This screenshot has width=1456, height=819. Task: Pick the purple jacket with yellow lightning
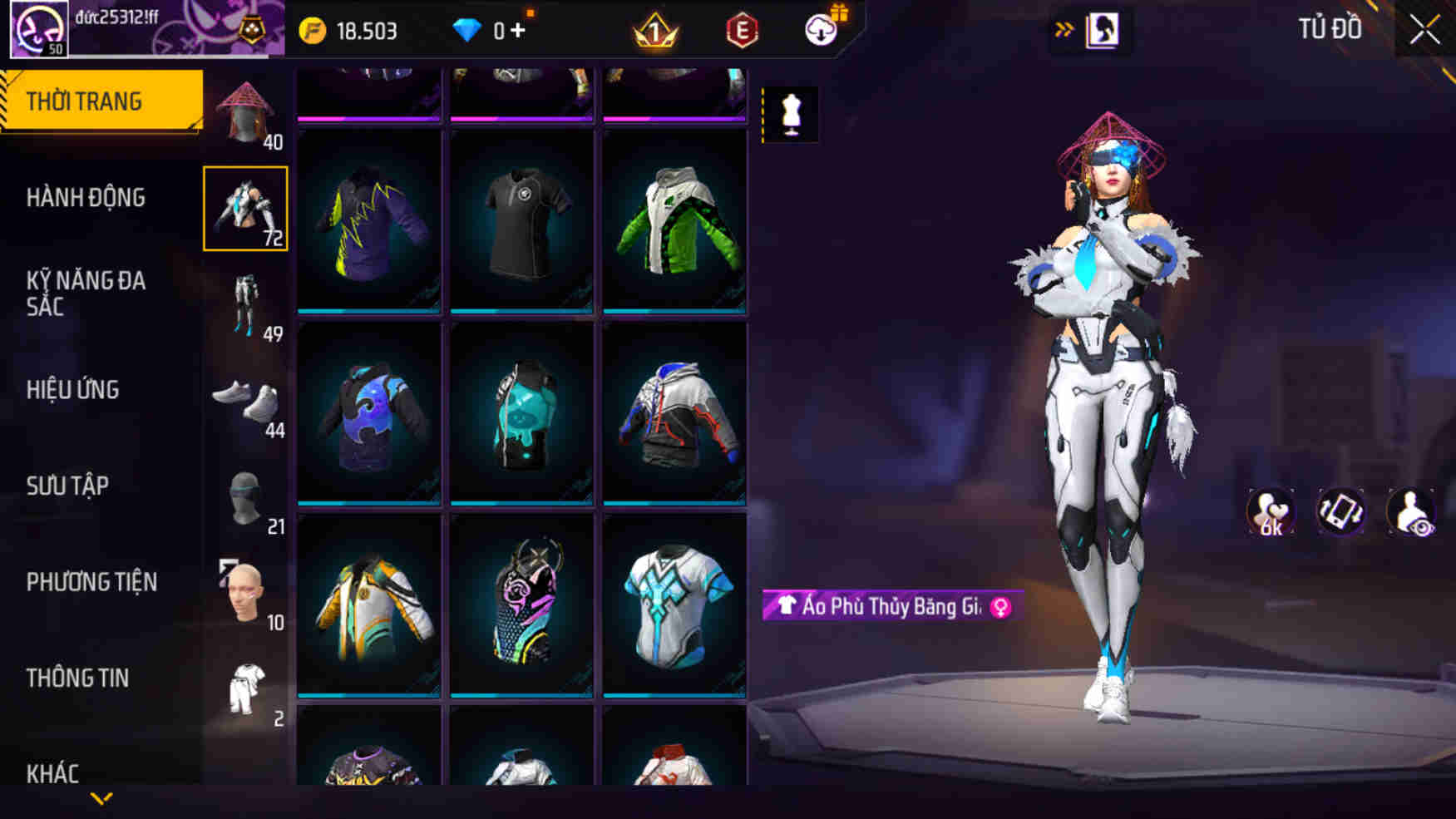tap(369, 222)
